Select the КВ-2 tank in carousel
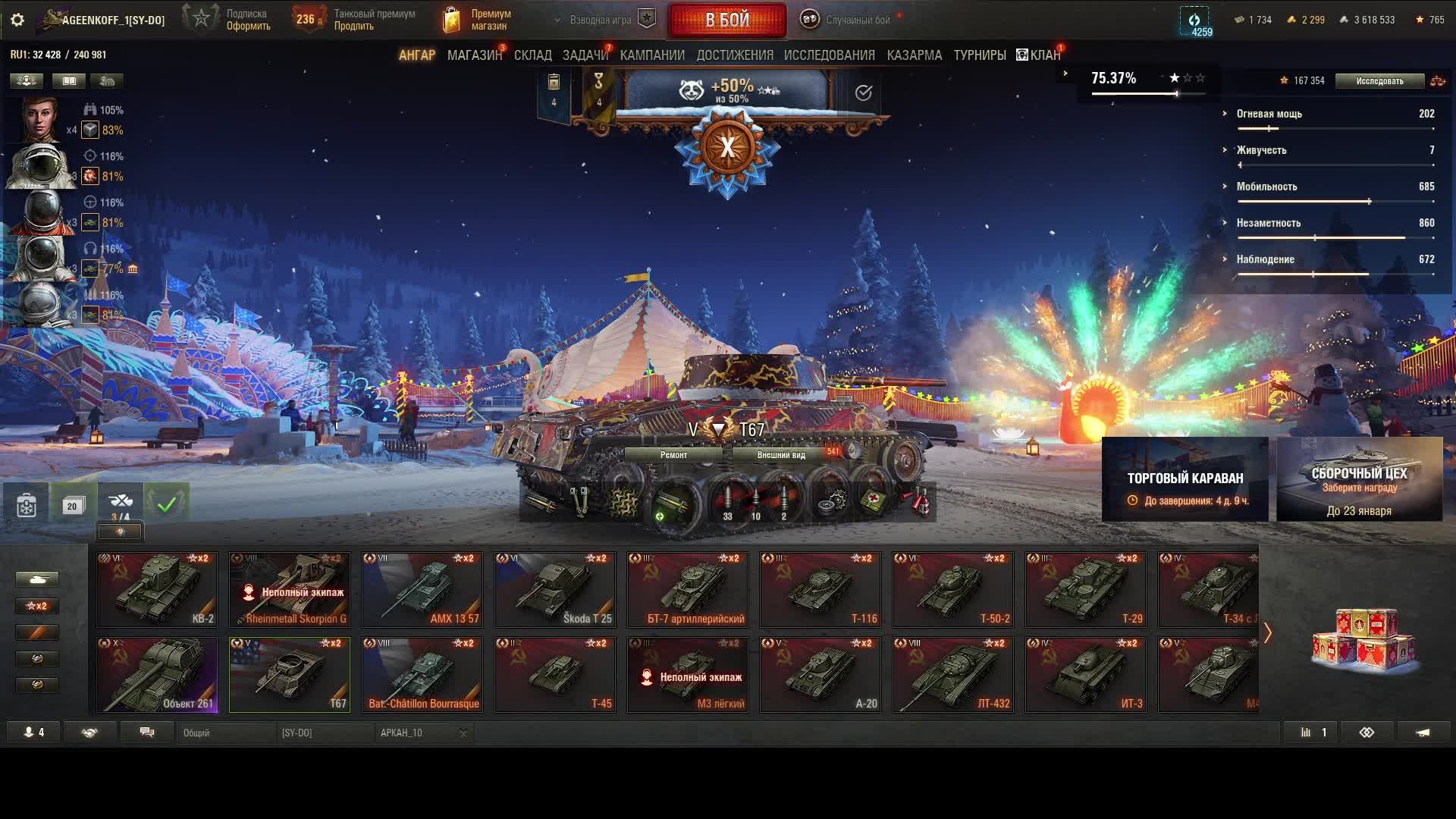1456x819 pixels. pyautogui.click(x=157, y=590)
